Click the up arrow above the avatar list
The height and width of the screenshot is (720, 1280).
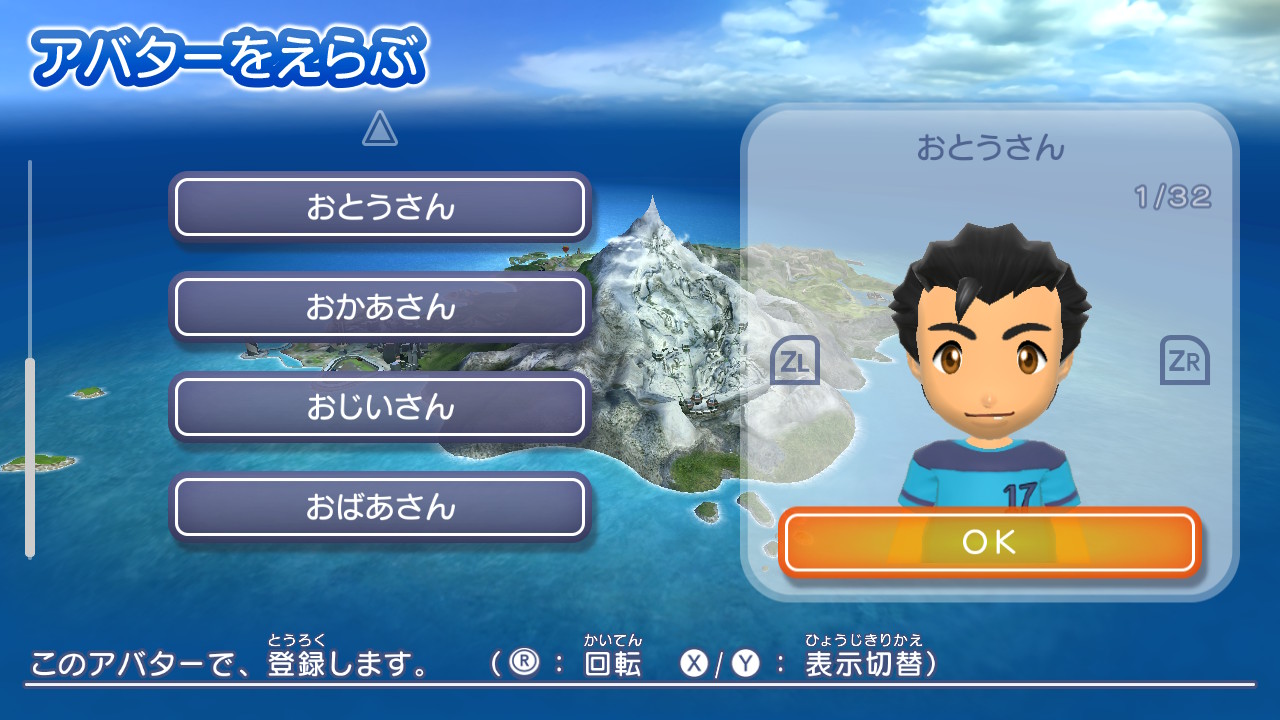pos(380,128)
